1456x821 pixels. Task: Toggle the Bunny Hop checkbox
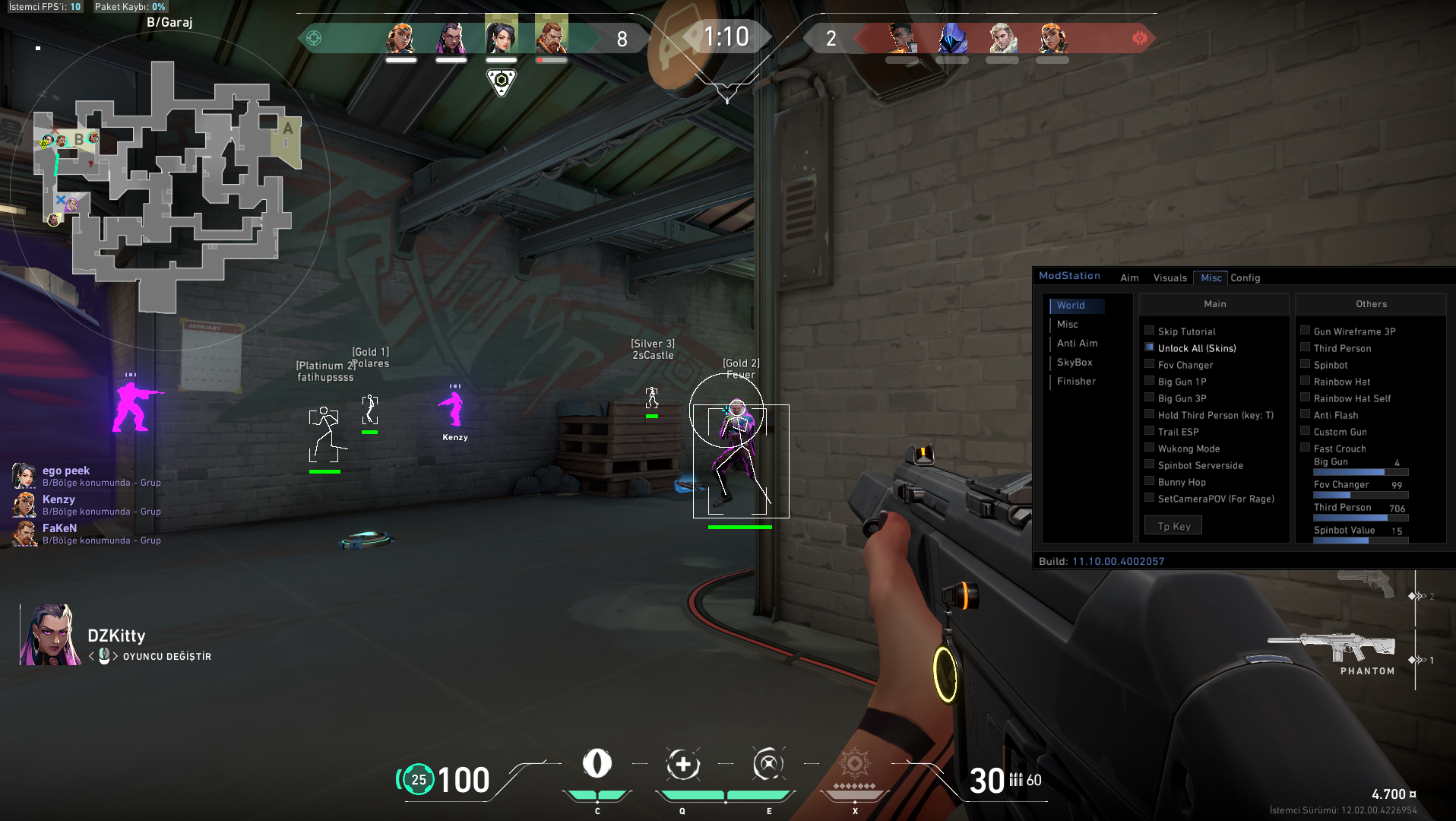click(x=1150, y=481)
